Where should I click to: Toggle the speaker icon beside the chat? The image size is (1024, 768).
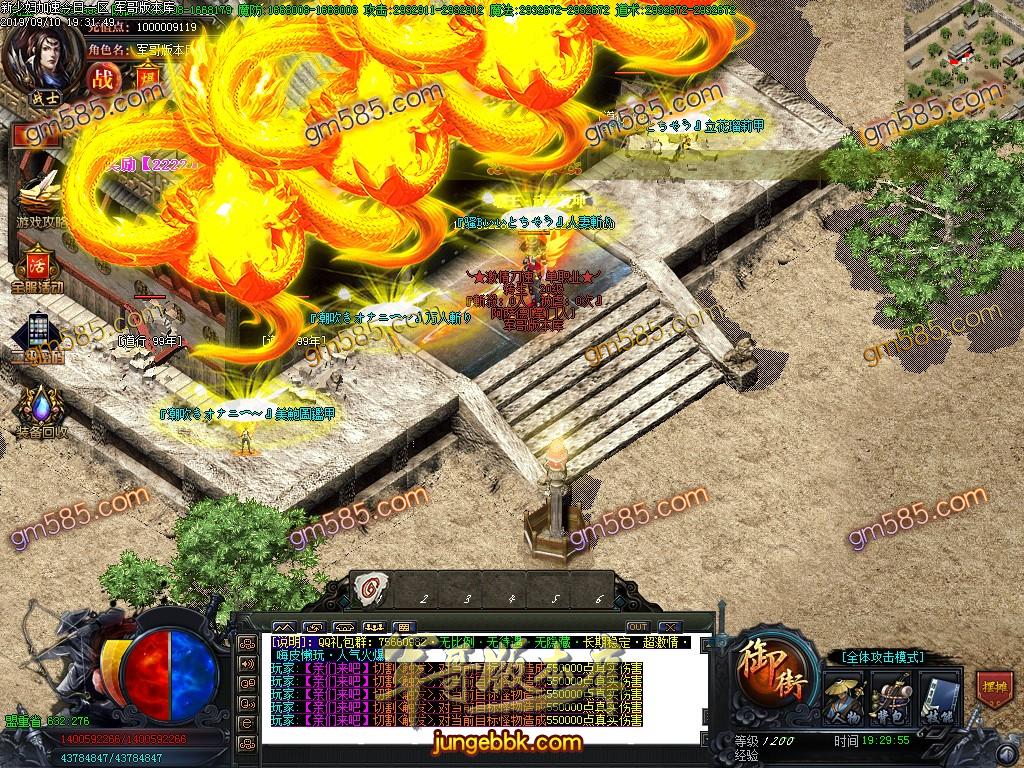click(x=246, y=663)
